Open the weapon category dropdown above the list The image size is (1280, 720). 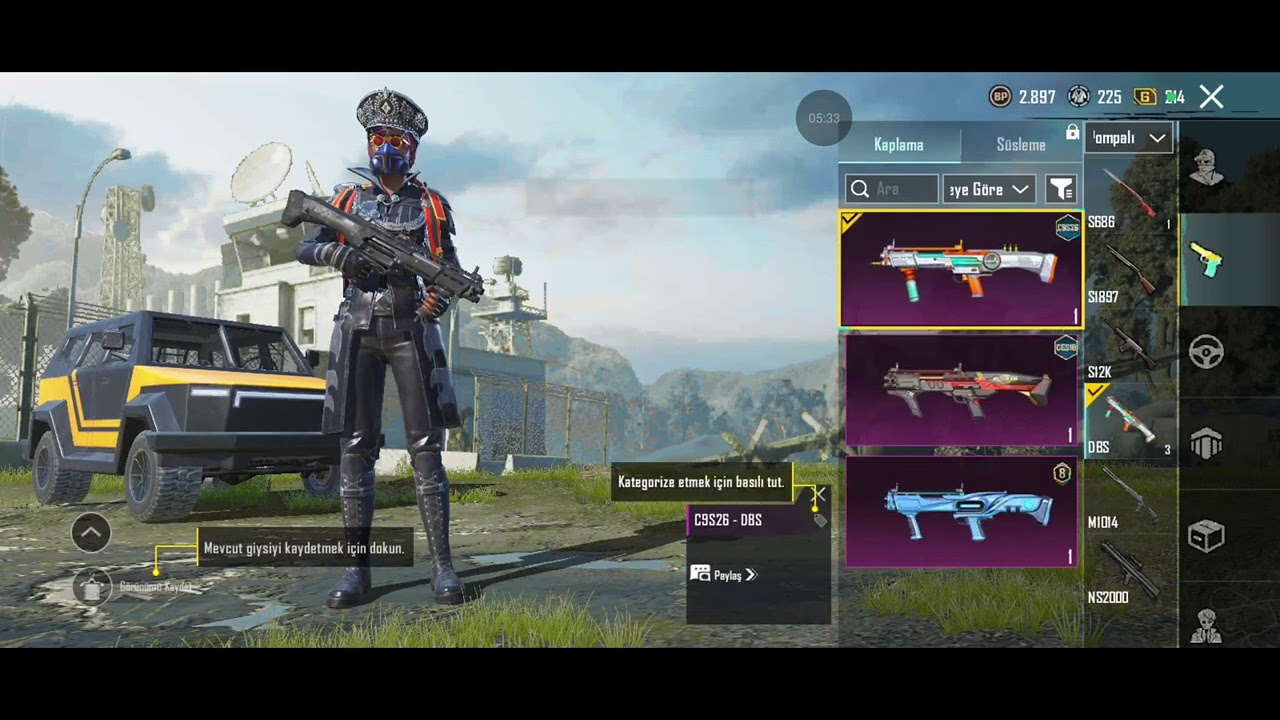click(1129, 138)
